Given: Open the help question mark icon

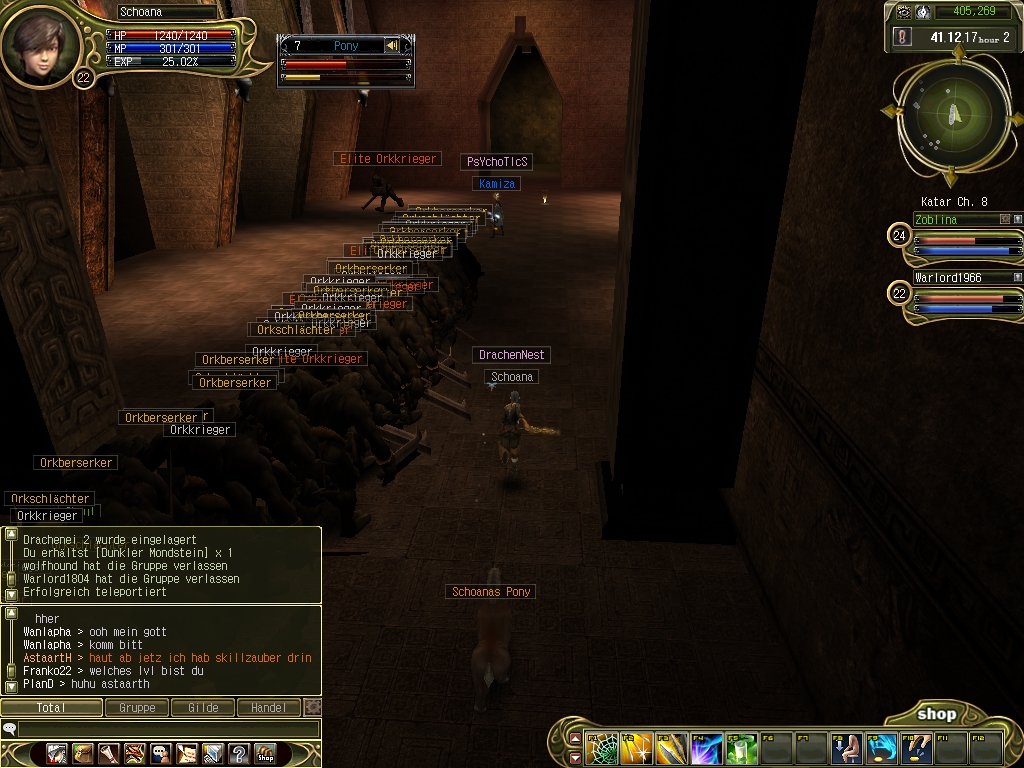Looking at the screenshot, I should [x=238, y=753].
